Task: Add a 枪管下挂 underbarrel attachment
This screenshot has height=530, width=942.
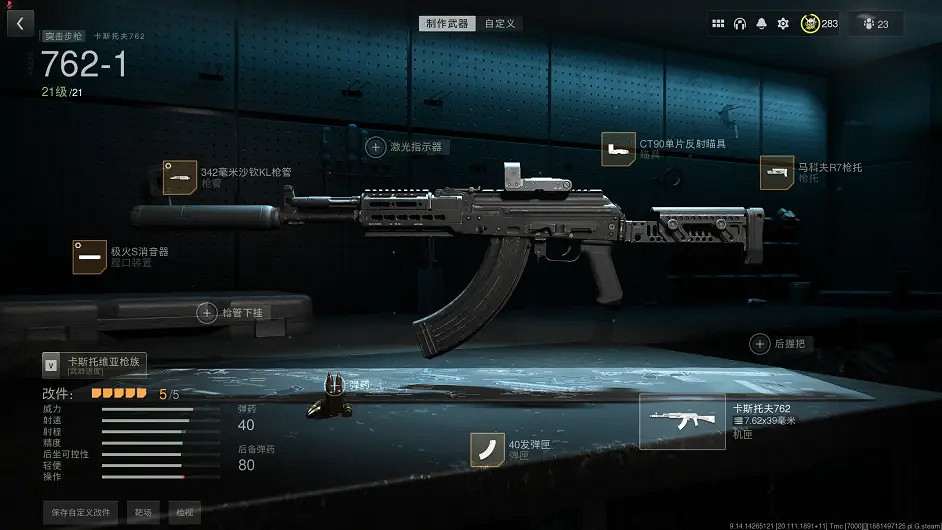Action: pyautogui.click(x=207, y=313)
